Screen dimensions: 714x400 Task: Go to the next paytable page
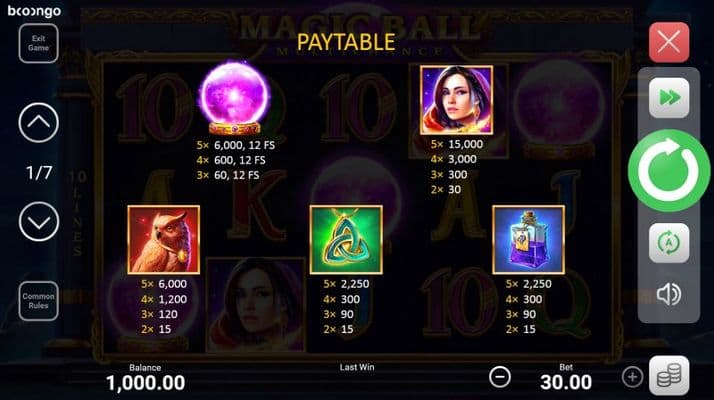(39, 221)
